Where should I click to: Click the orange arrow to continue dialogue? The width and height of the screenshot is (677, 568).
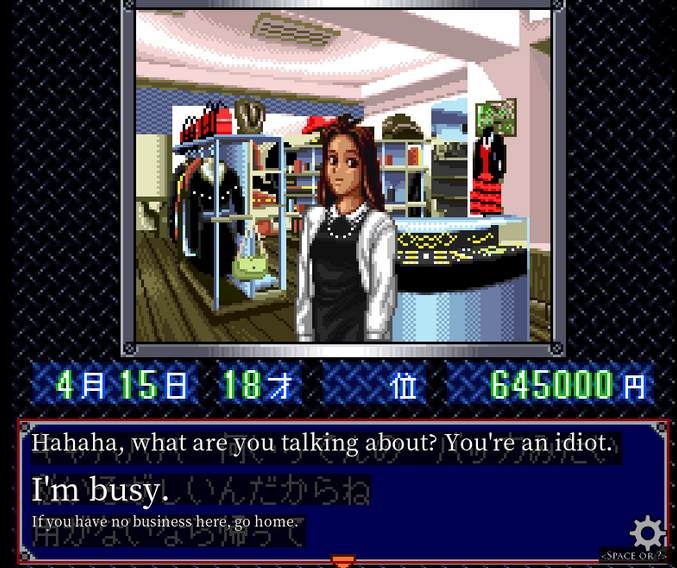click(343, 560)
